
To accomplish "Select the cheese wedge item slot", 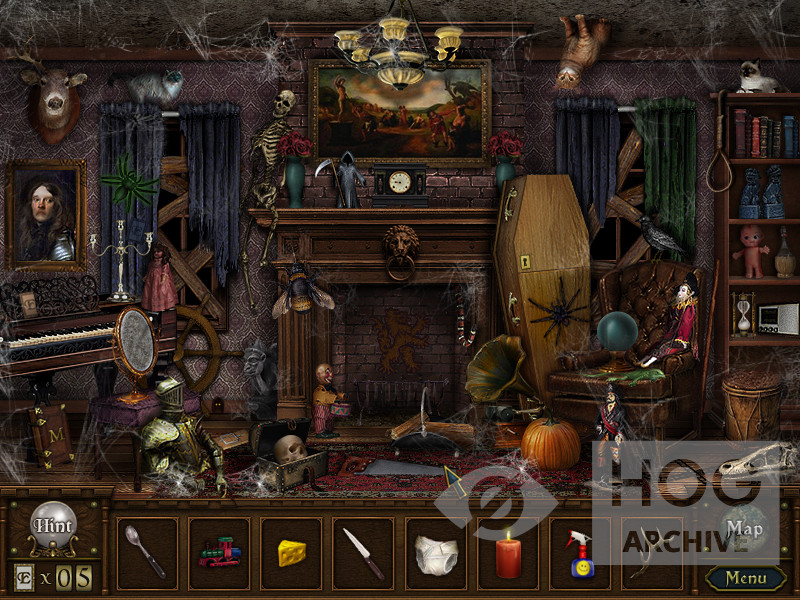I will [291, 552].
